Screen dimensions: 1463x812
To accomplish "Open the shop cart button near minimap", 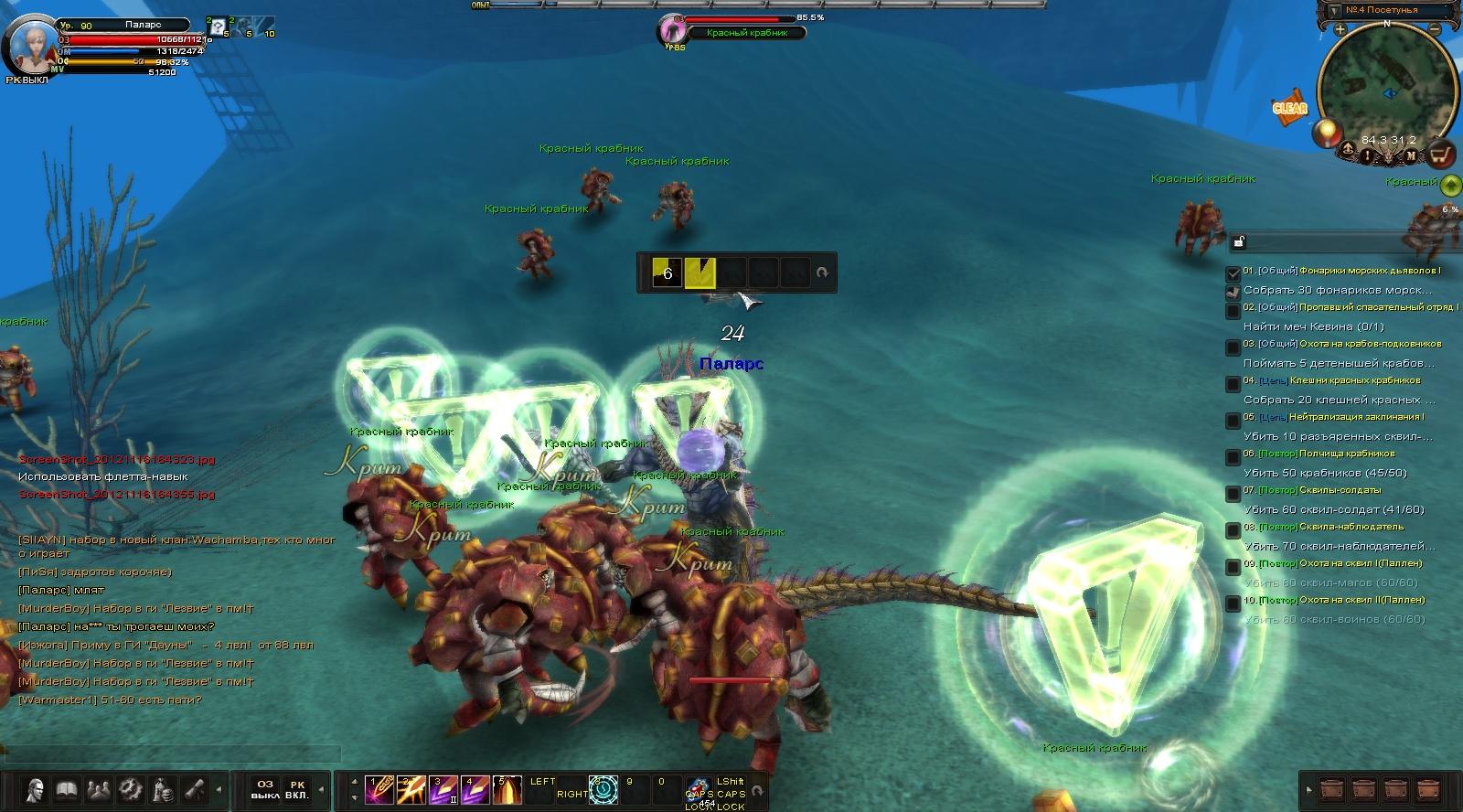I will click(x=1442, y=153).
